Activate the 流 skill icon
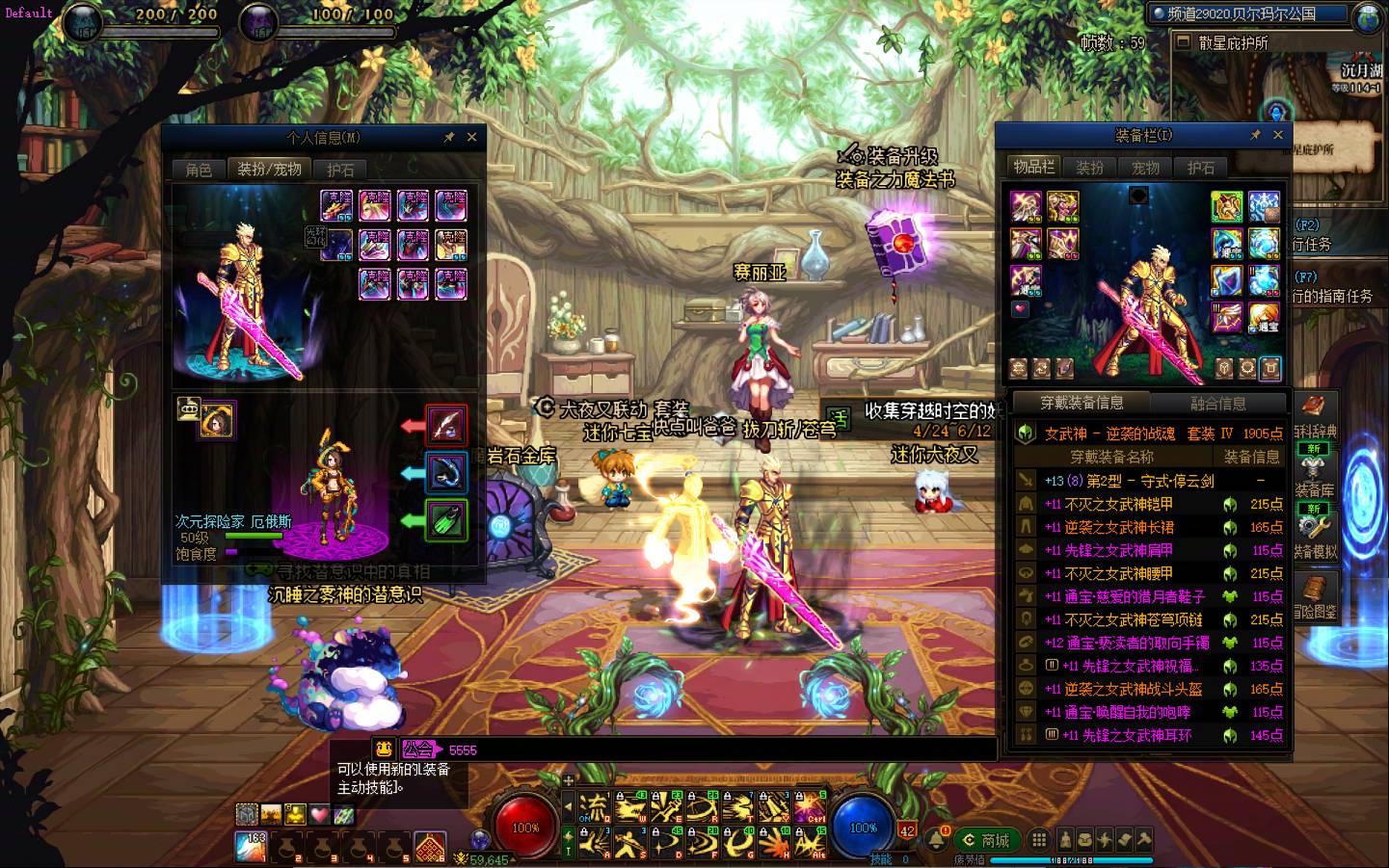Screen dimensions: 1389x868 point(597,805)
